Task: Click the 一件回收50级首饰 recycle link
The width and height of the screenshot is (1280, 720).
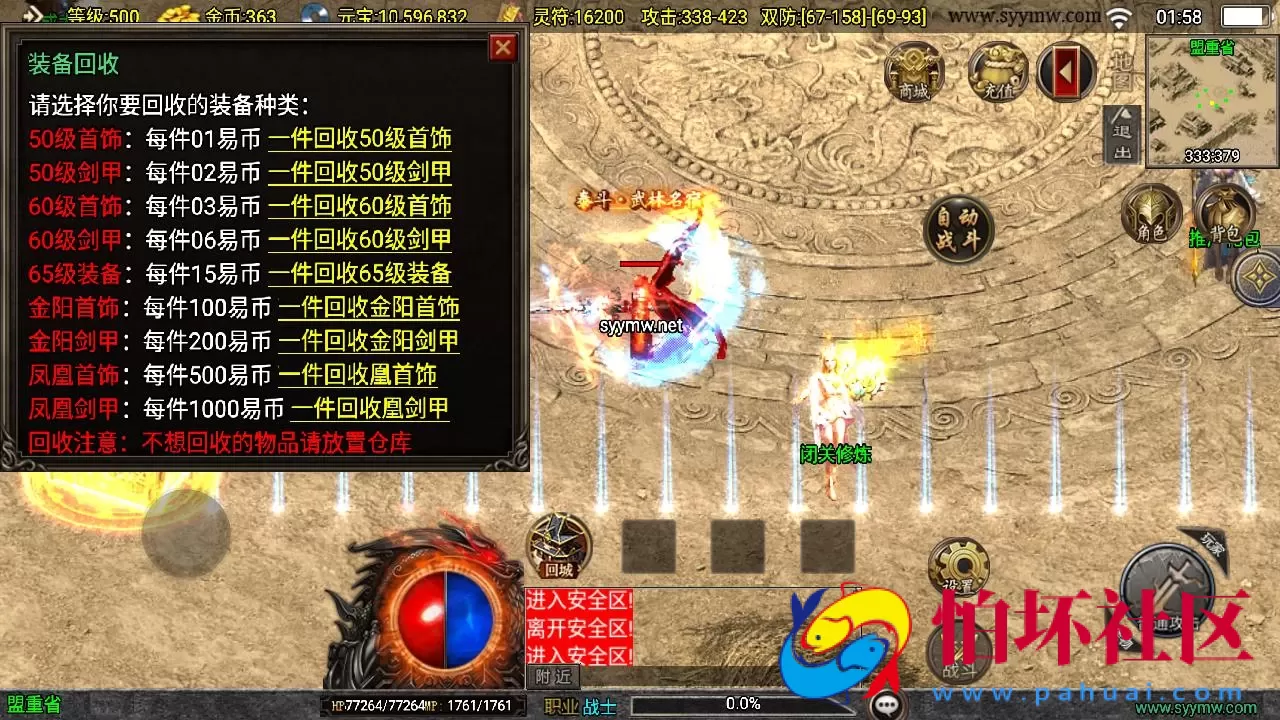Action: 360,139
